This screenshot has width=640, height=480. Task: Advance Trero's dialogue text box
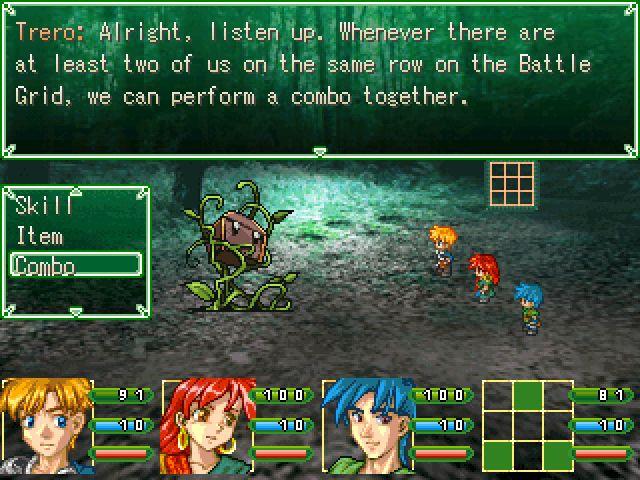coord(320,80)
